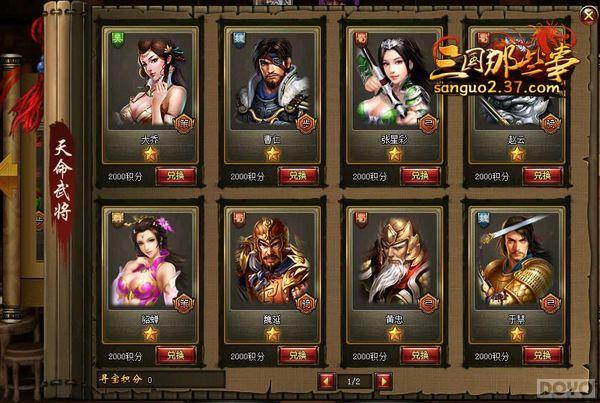
Task: Redeem the 于禁 hero card
Action: (x=542, y=355)
